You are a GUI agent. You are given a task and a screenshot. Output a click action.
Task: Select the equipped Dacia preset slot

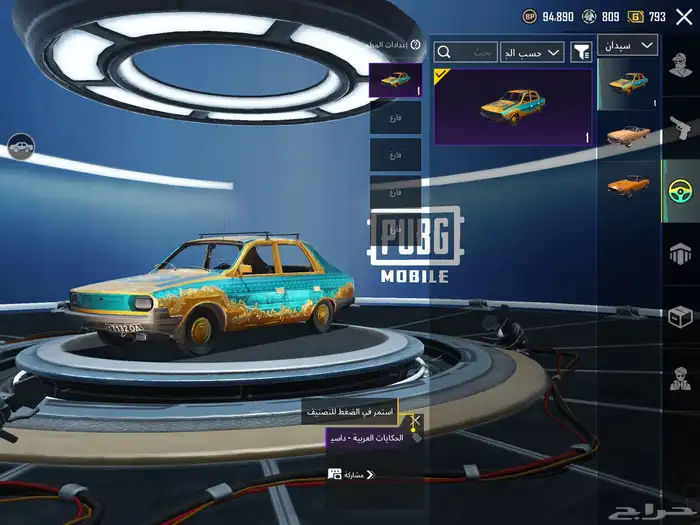pos(395,80)
